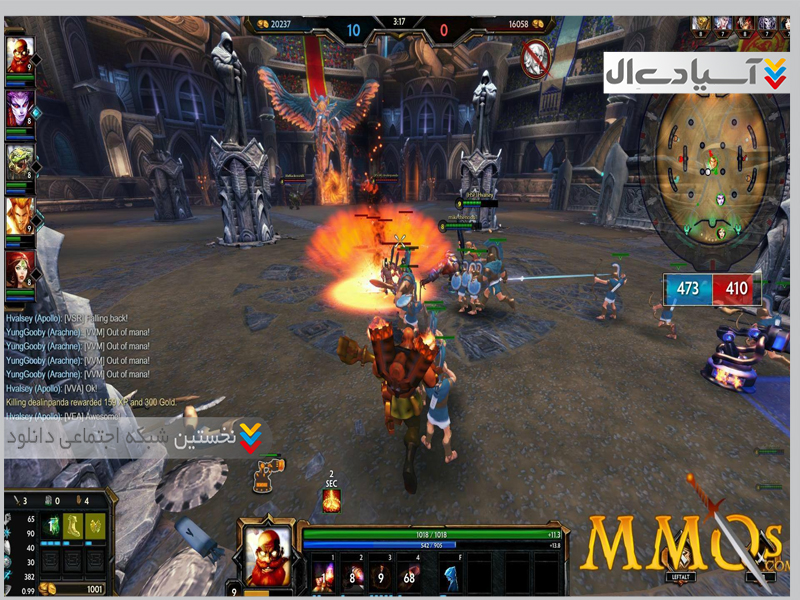Use the blue consumable in the F slot
Image resolution: width=800 pixels, height=600 pixels.
(x=451, y=575)
